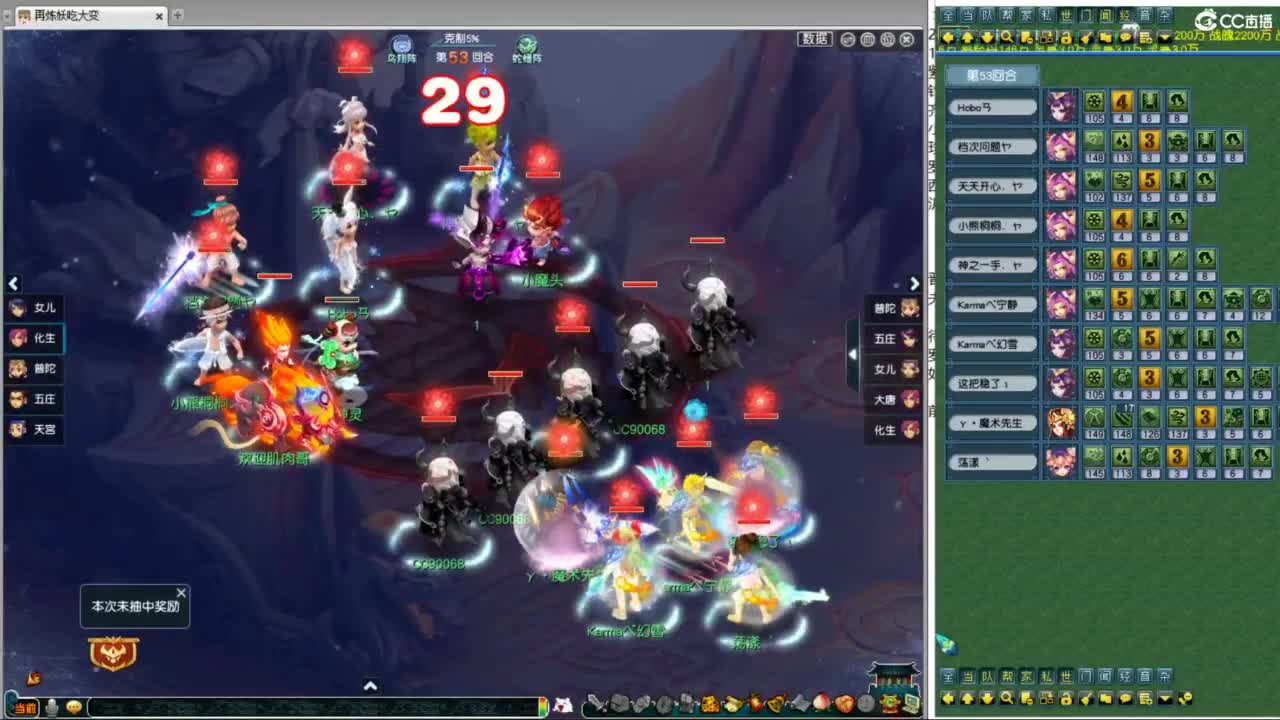Select the 鸟翔阵 formation icon at top
1280x720 pixels.
pyautogui.click(x=402, y=44)
